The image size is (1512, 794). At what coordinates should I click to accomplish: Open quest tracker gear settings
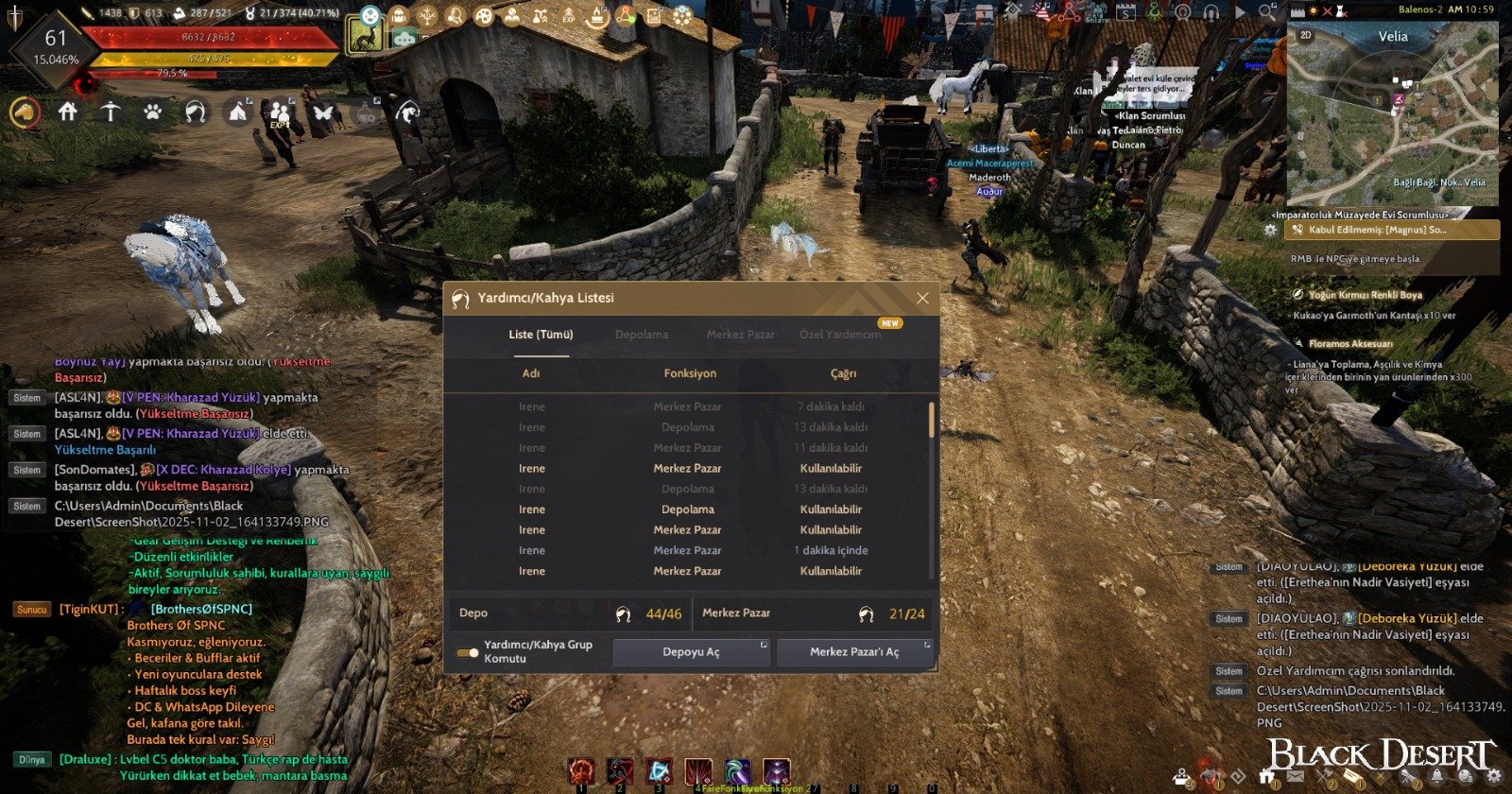click(1272, 230)
